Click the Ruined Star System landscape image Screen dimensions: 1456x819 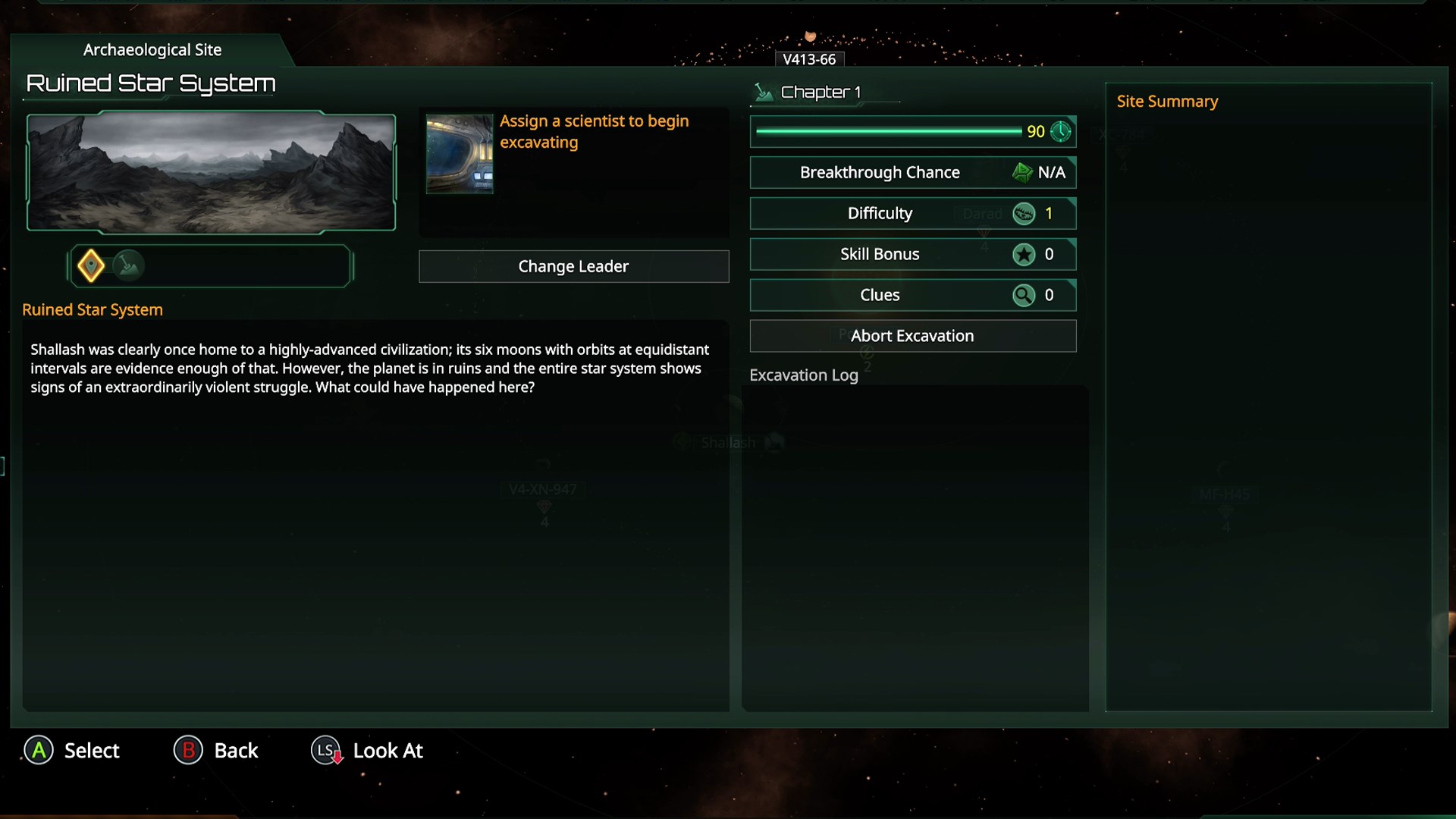211,171
